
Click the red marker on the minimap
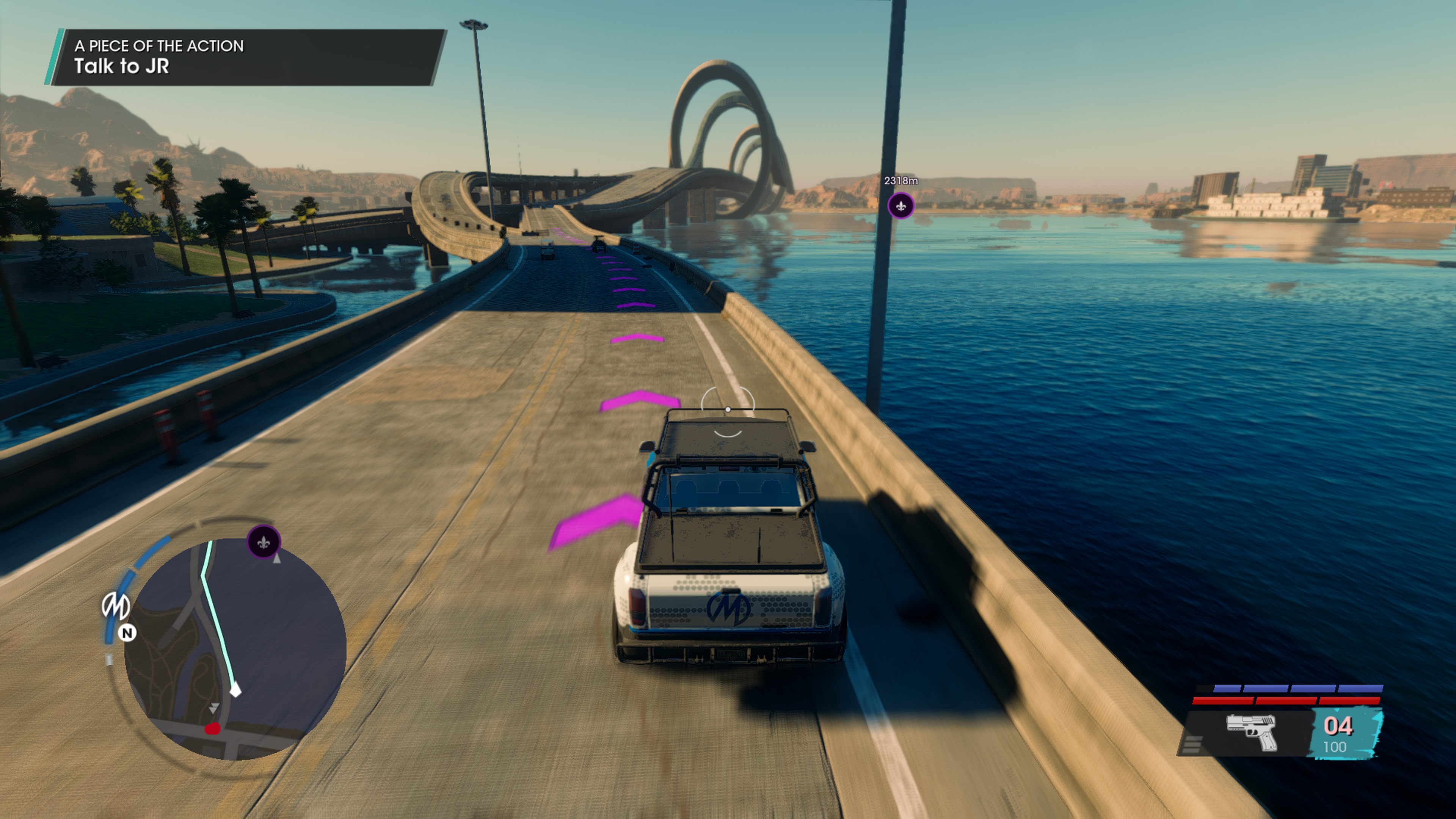coord(212,729)
